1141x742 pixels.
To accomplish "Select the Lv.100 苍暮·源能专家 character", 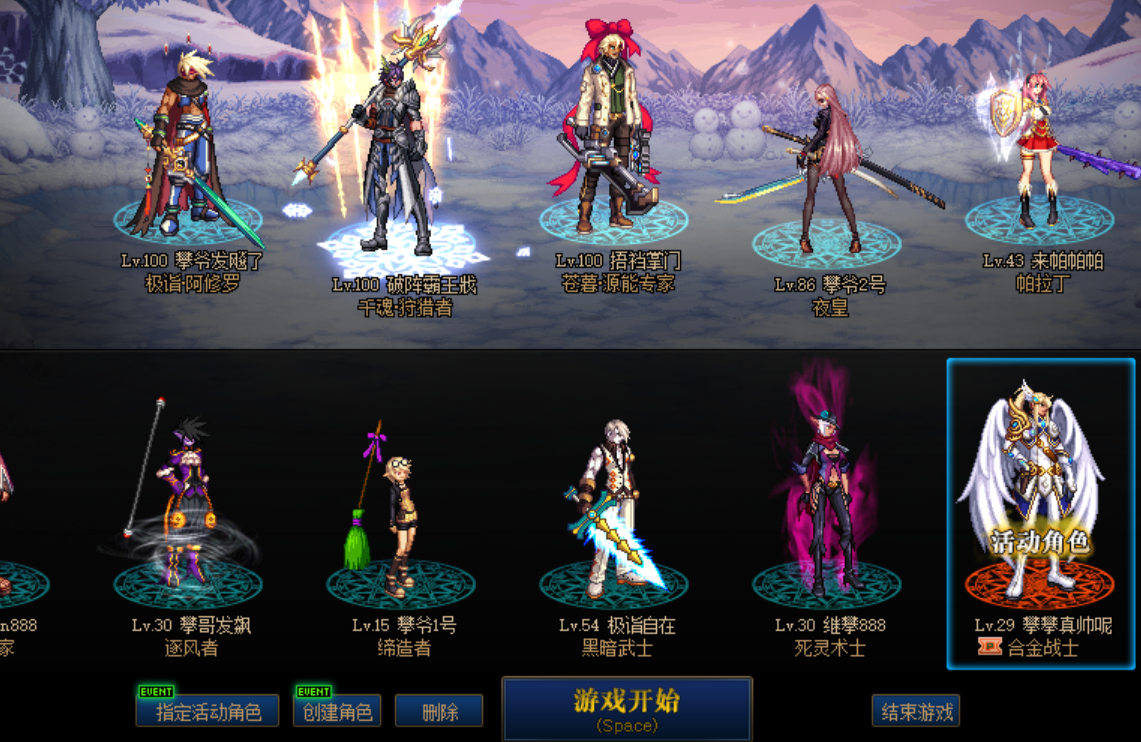I will 614,140.
